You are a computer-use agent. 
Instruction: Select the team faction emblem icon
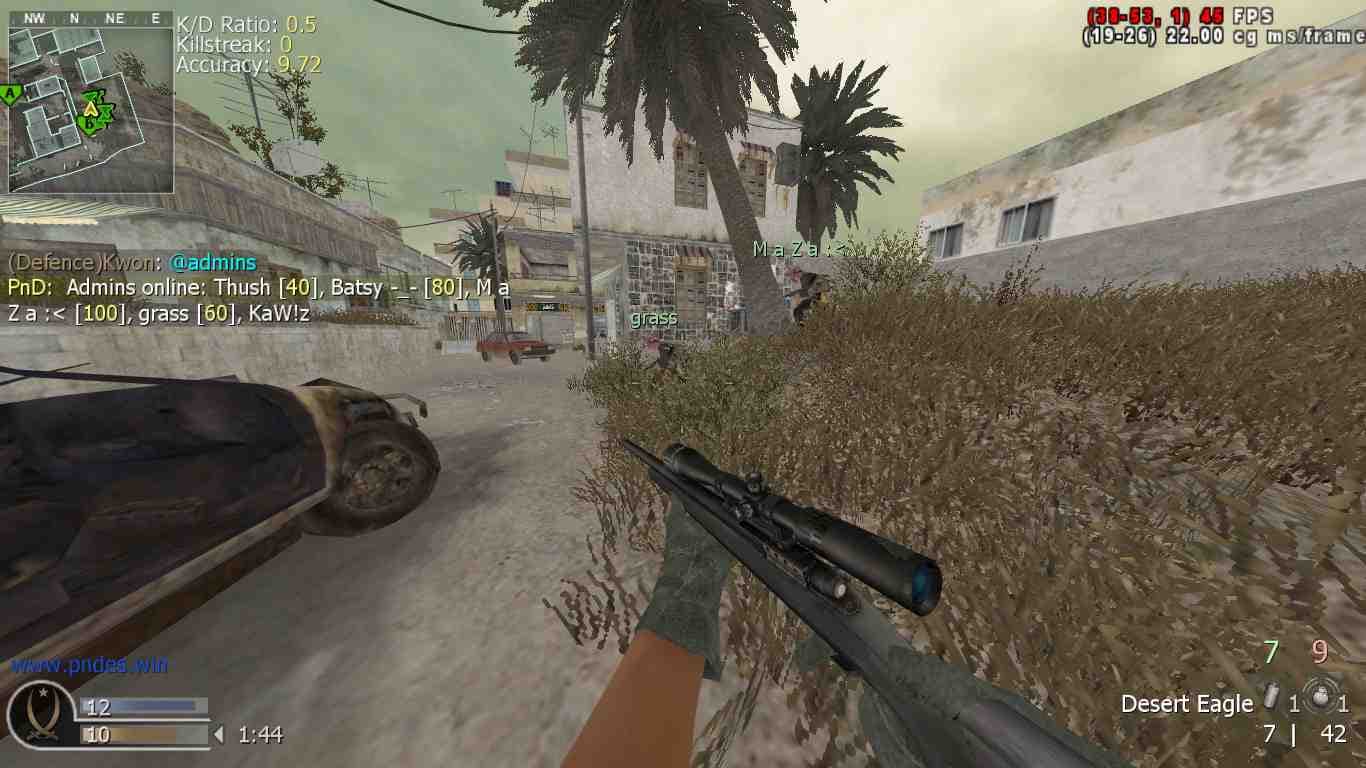click(x=41, y=714)
